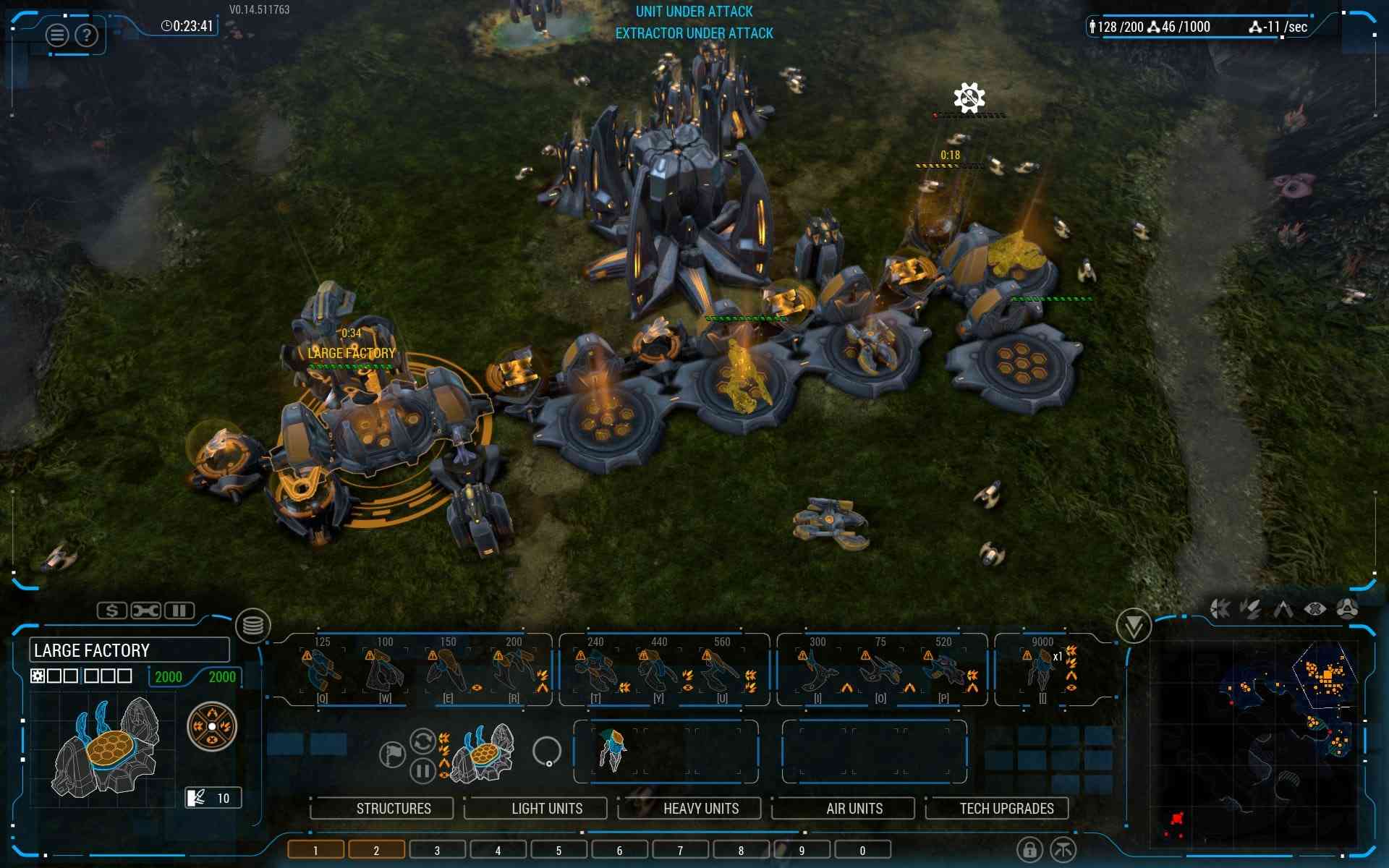Select control group 5
Screen dimensions: 1389x868
tap(558, 850)
